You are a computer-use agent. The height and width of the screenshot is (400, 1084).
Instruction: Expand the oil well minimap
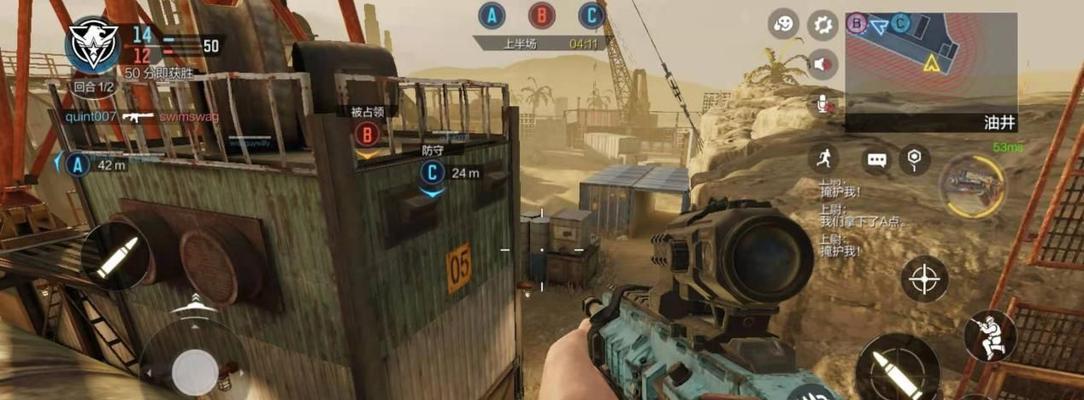pos(930,62)
